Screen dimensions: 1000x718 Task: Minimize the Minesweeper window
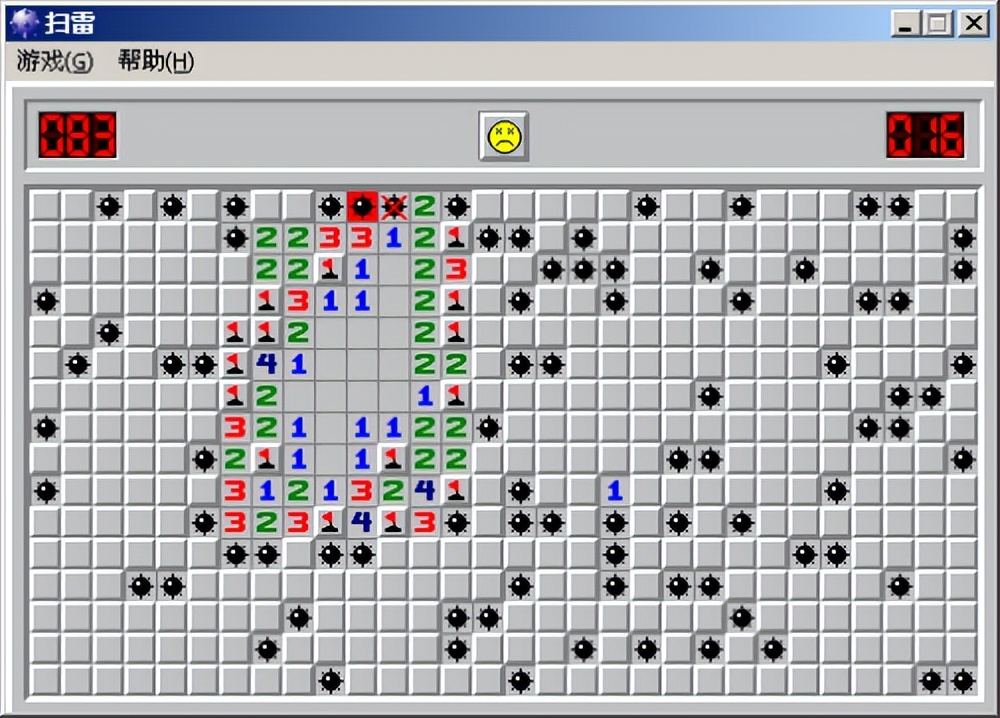(906, 23)
